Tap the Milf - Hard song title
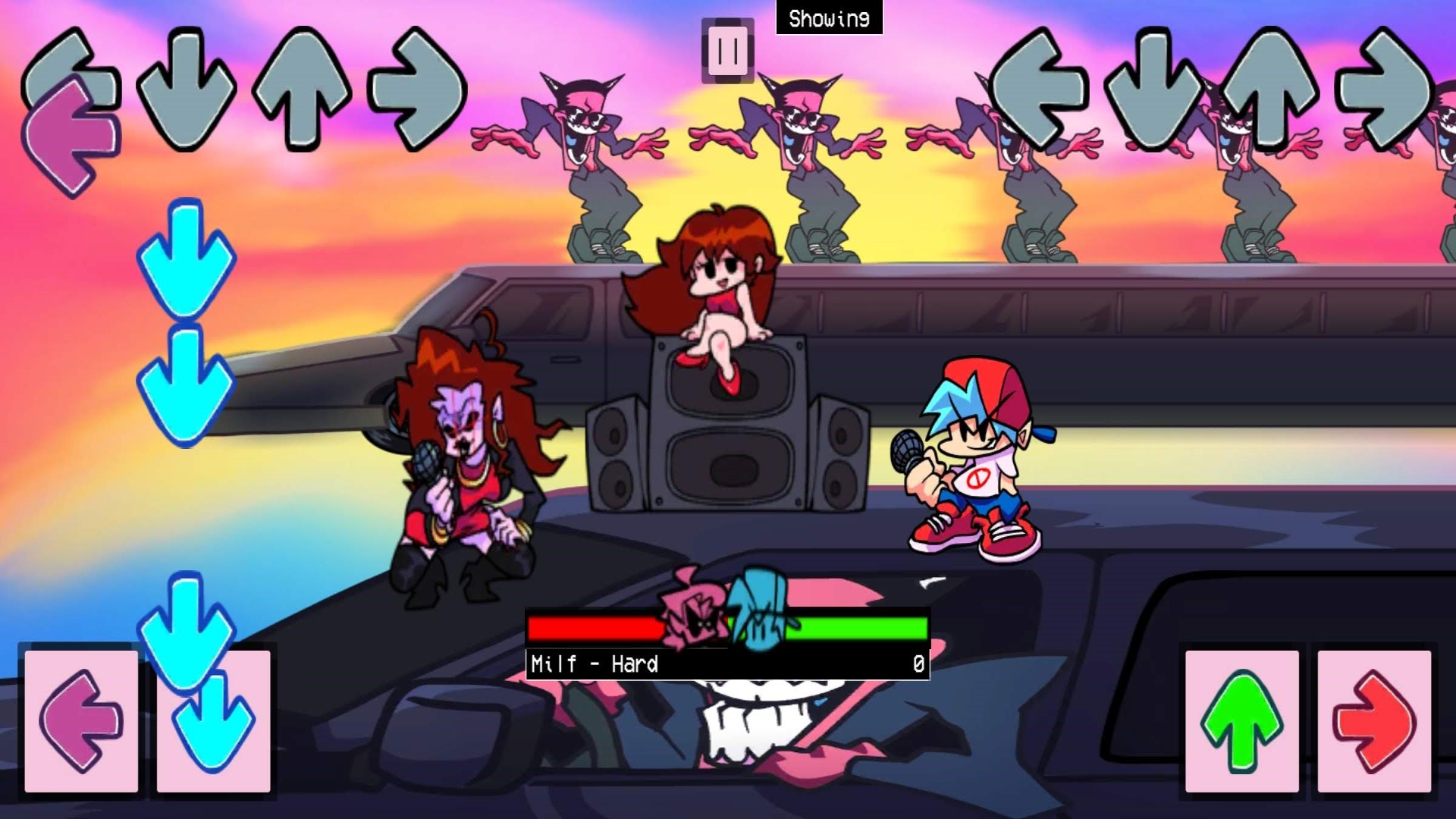The width and height of the screenshot is (1456, 819). (x=595, y=664)
